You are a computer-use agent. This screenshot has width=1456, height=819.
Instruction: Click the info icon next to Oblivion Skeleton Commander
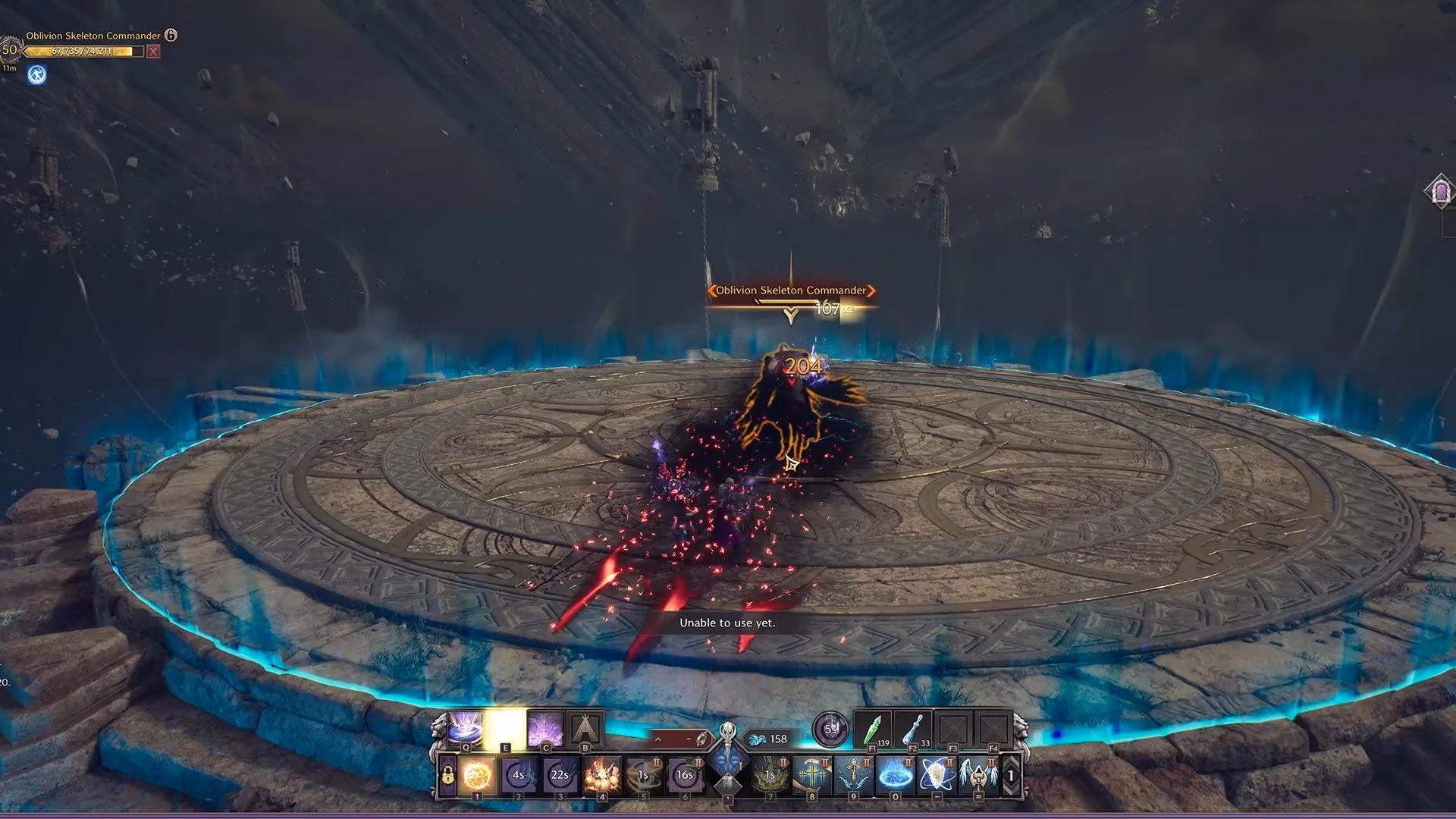(173, 36)
